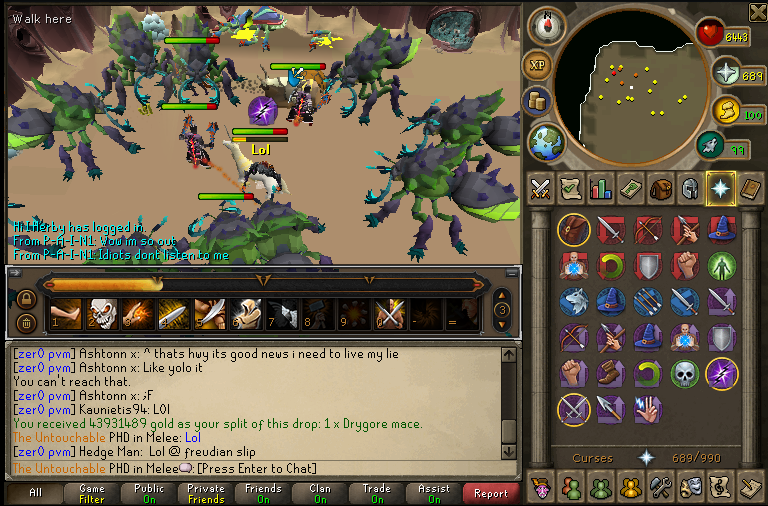768x506 pixels.
Task: Toggle the purple lightning curse
Action: coord(721,373)
